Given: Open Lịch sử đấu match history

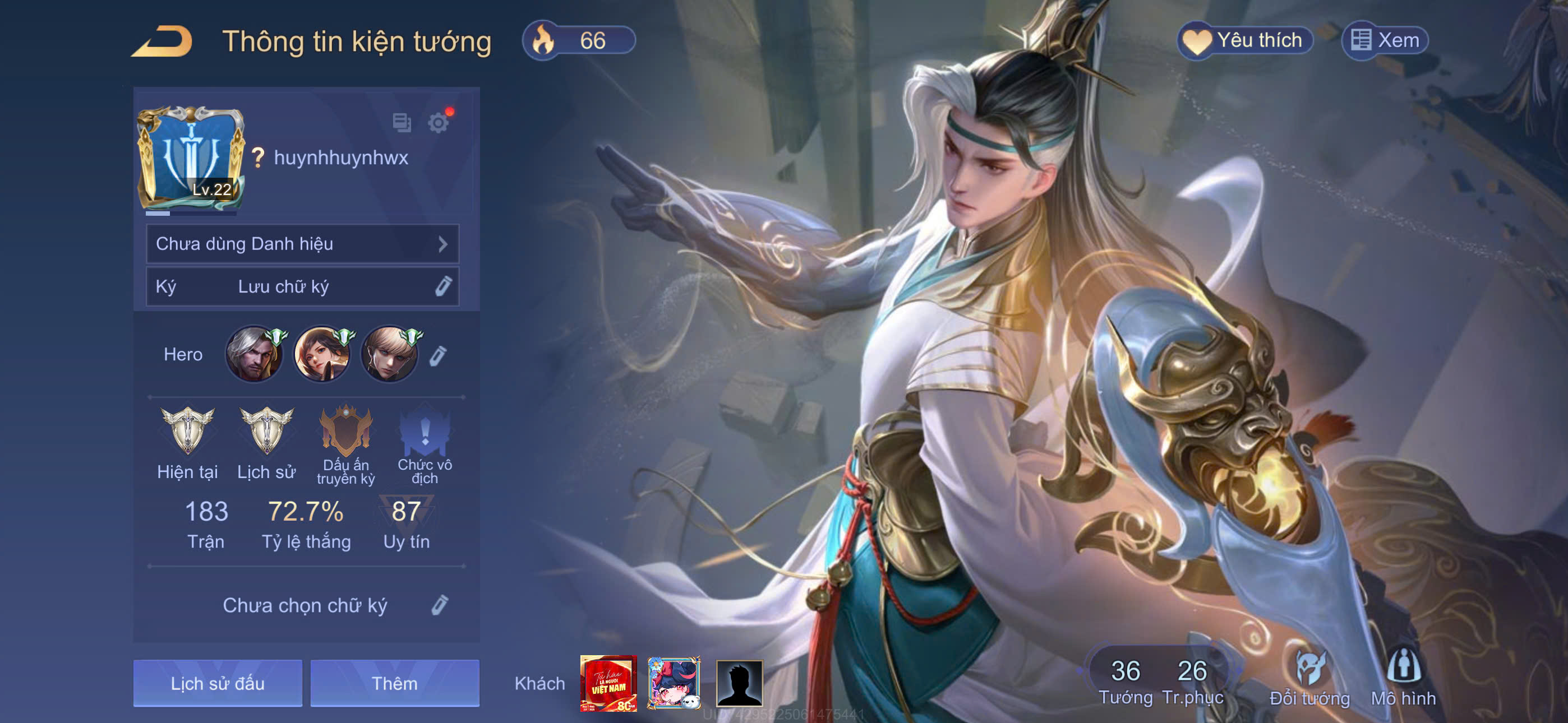Looking at the screenshot, I should 217,683.
